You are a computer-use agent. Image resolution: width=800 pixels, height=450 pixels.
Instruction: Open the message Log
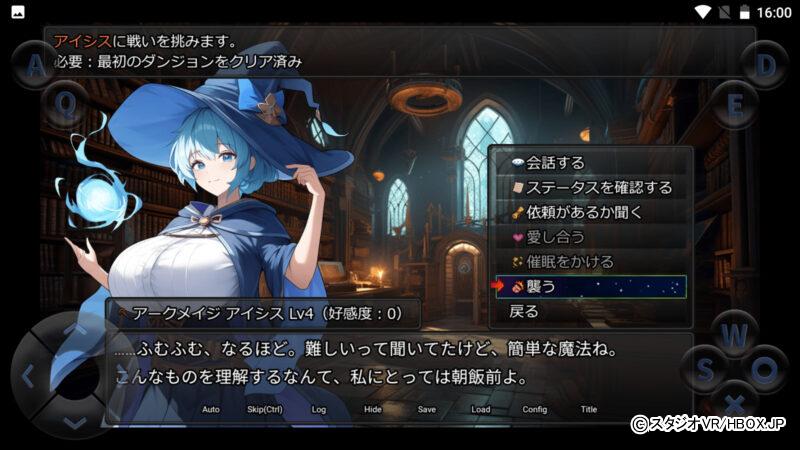[x=319, y=409]
